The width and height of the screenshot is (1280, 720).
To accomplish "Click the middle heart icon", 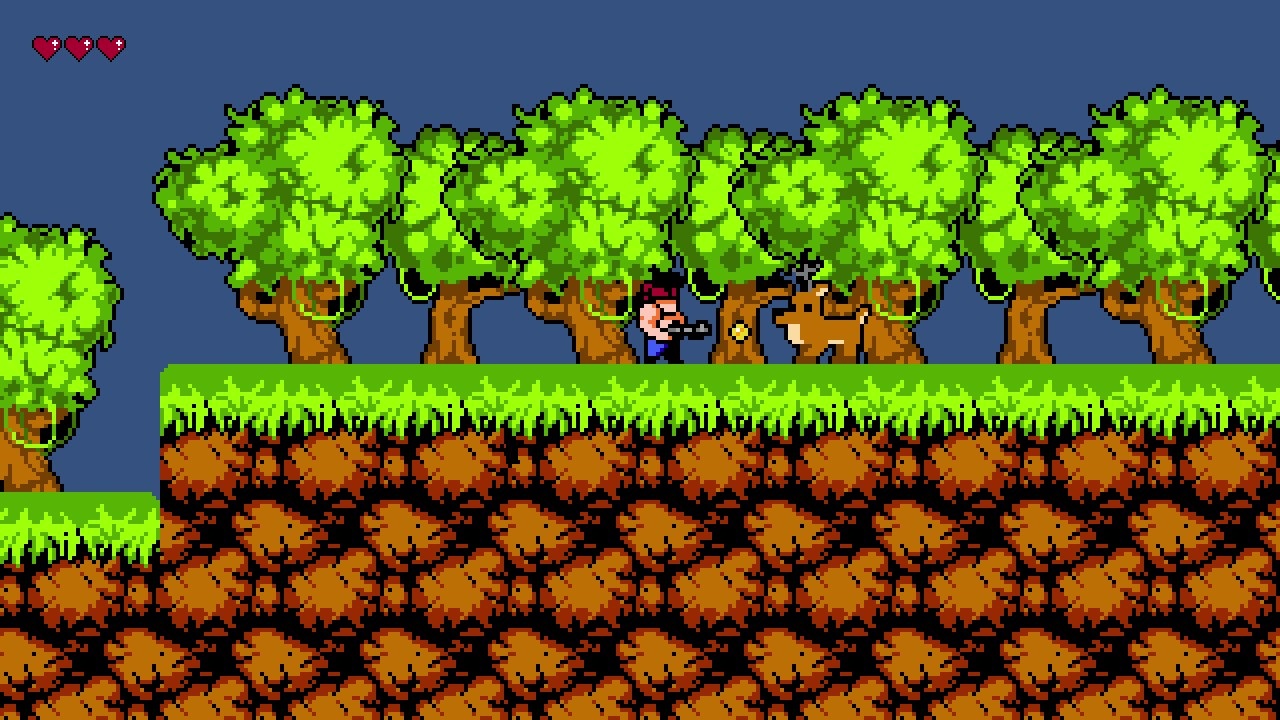I will pyautogui.click(x=81, y=44).
